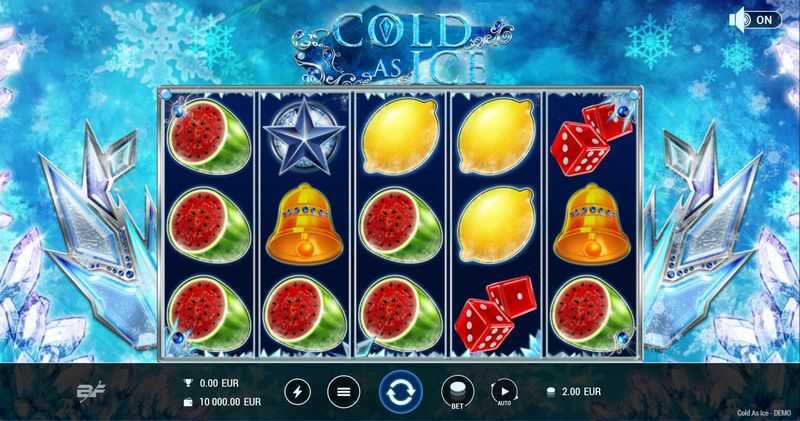This screenshot has height=421, width=800.
Task: Toggle the sound ON switch
Action: [x=755, y=19]
